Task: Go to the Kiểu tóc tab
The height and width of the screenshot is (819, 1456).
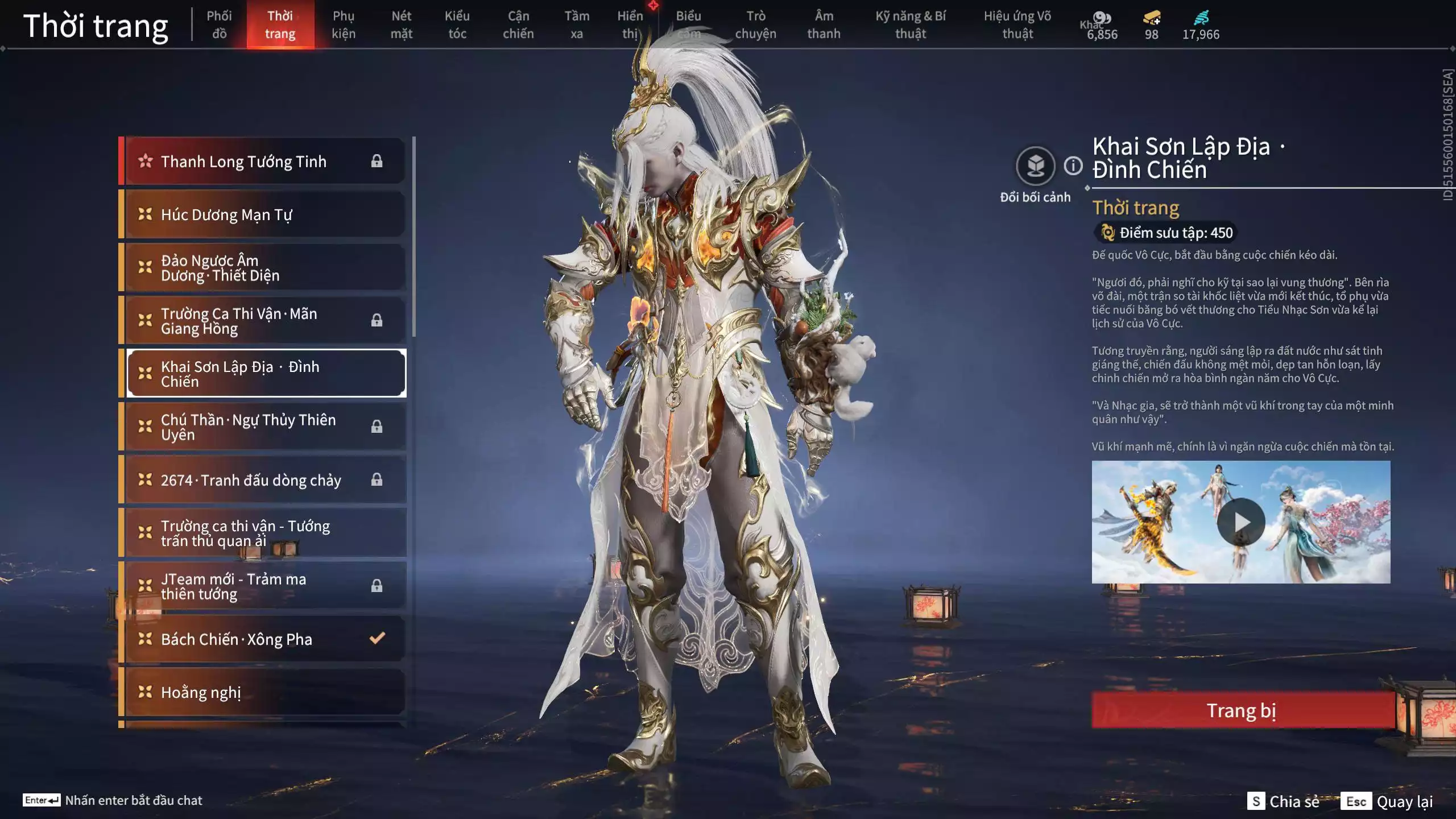Action: tap(457, 25)
